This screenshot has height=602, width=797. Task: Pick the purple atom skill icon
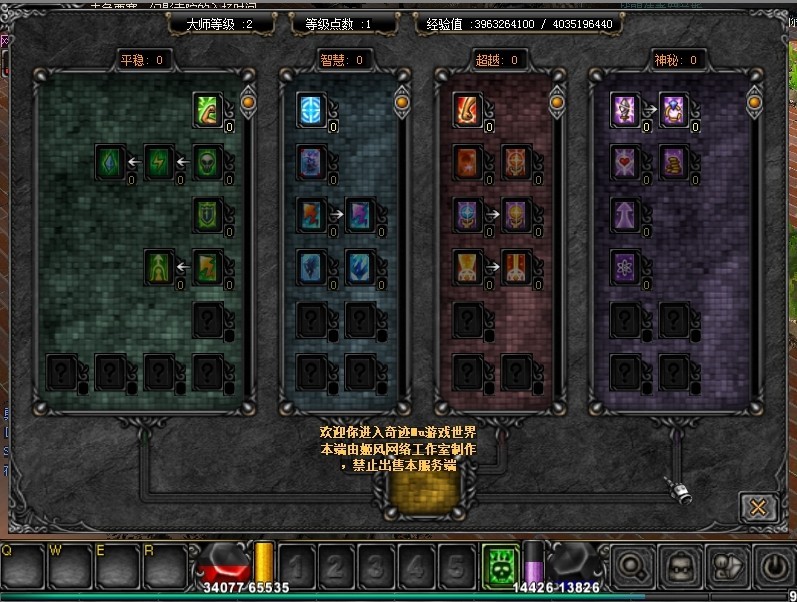click(x=625, y=267)
